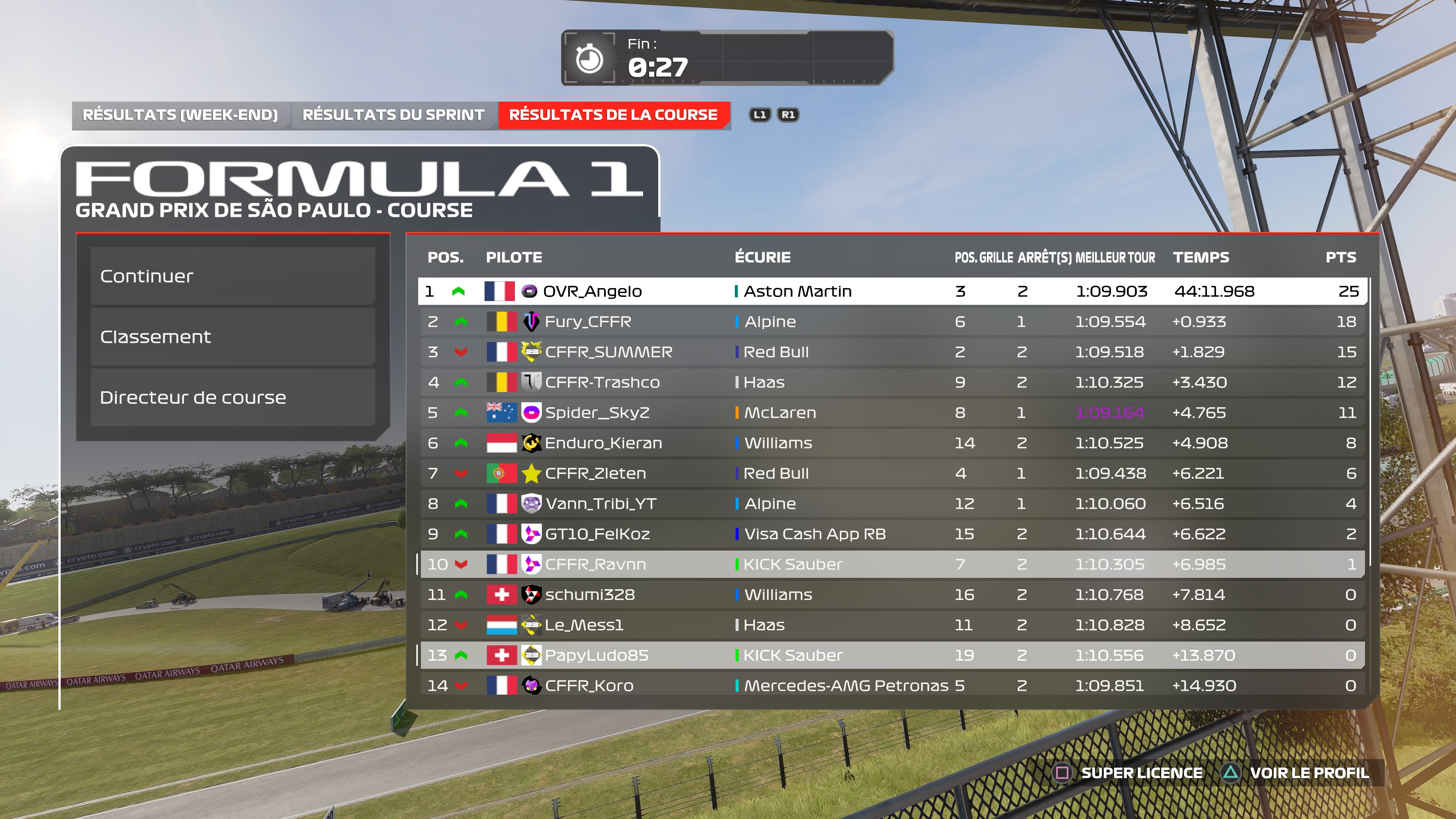Choose the Fury_CFFR driver row
This screenshot has width=1456, height=819.
click(891, 322)
